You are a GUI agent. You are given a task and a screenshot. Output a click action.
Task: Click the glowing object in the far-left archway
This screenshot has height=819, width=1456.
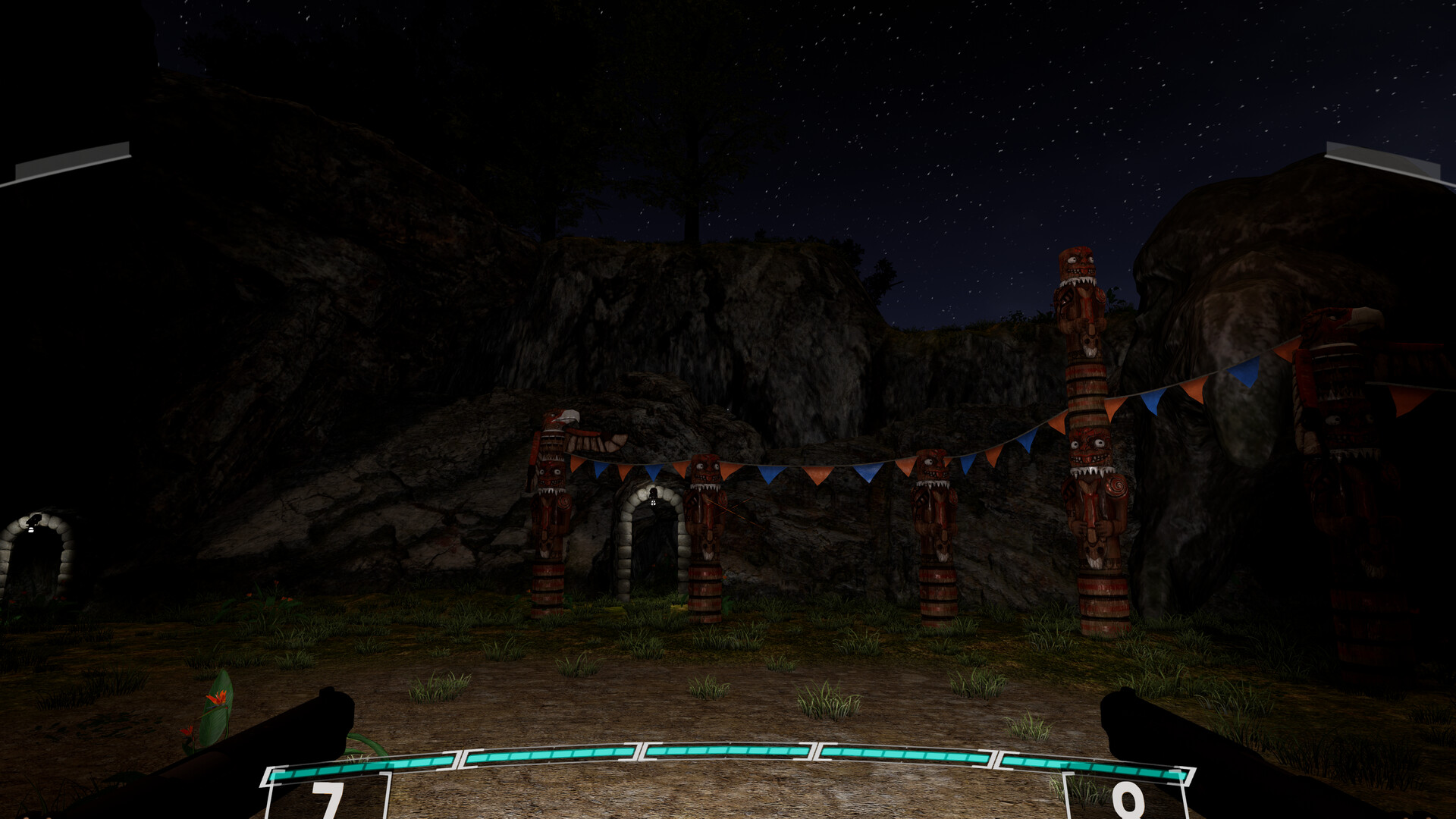pyautogui.click(x=32, y=531)
